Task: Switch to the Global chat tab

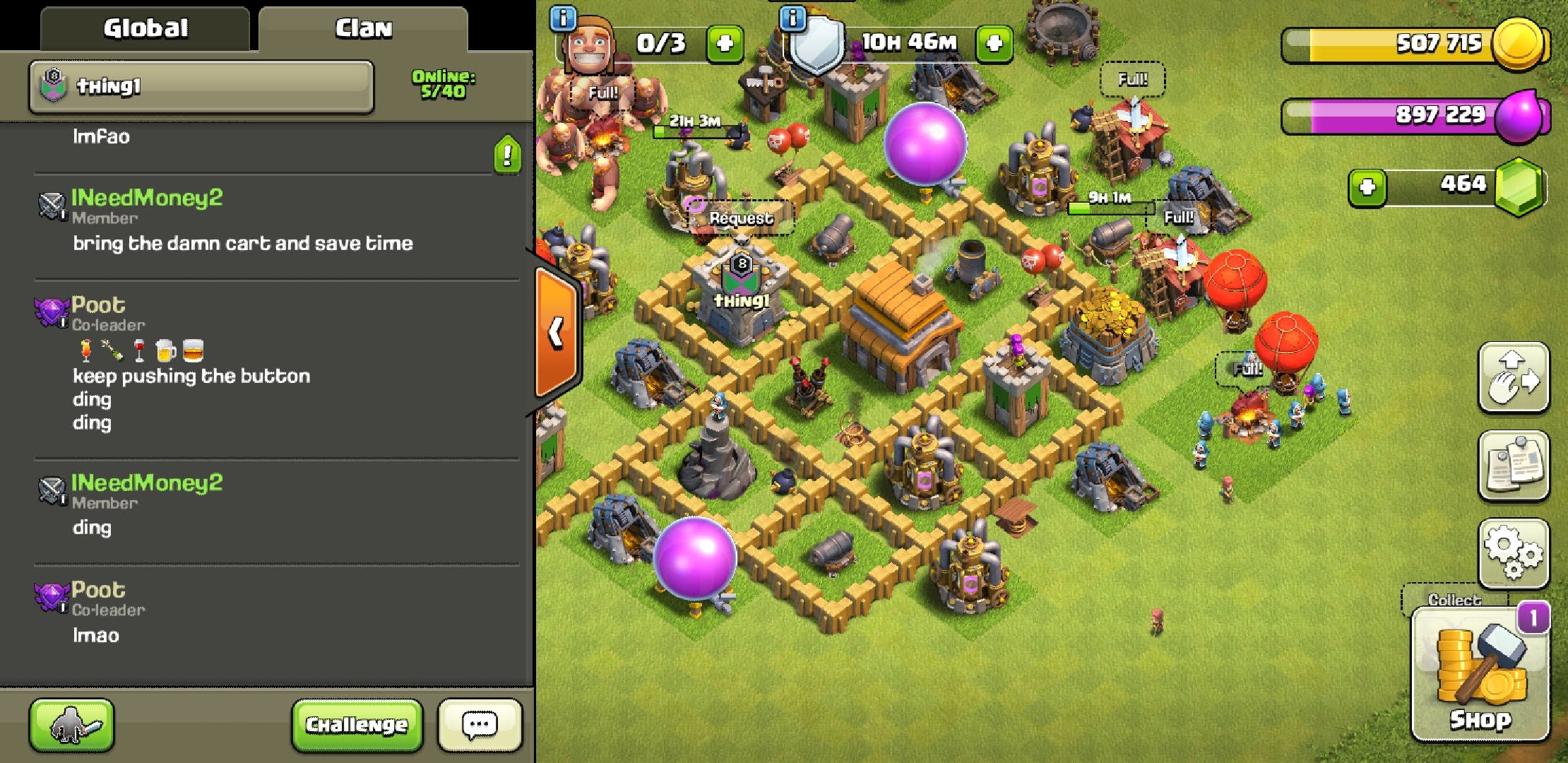Action: pos(145,29)
